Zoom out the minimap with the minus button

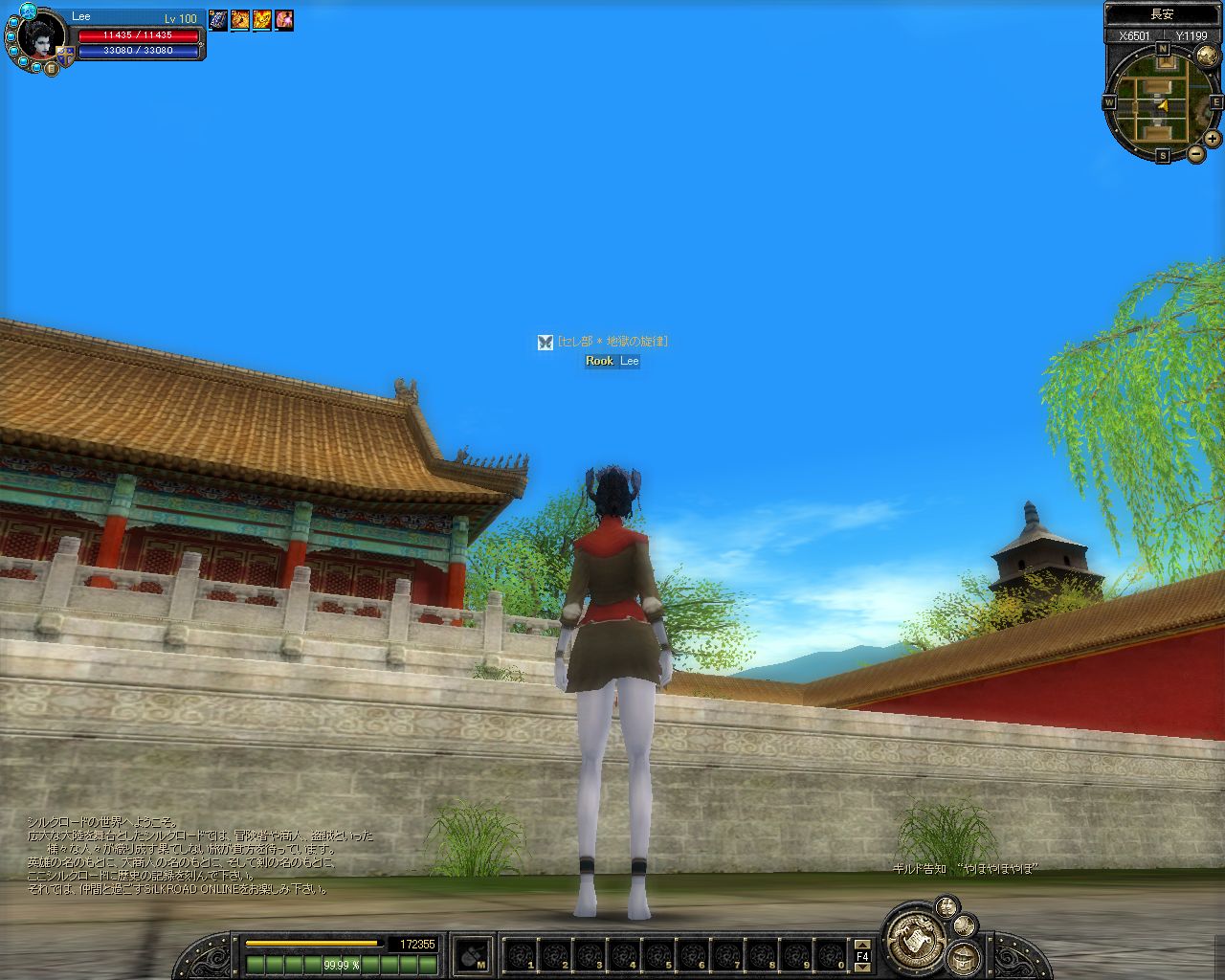(x=1196, y=153)
